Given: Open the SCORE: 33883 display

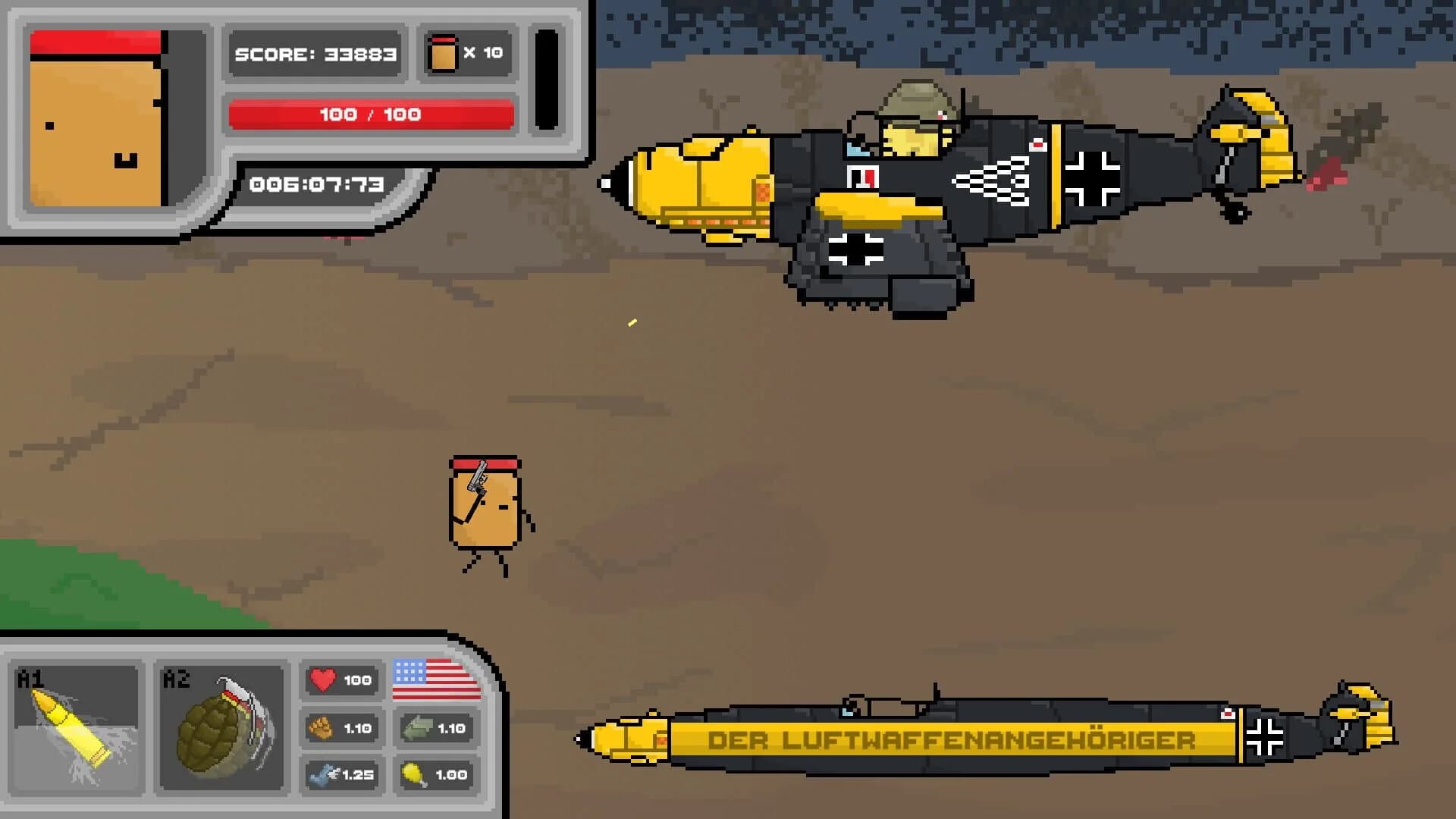Looking at the screenshot, I should (x=315, y=53).
